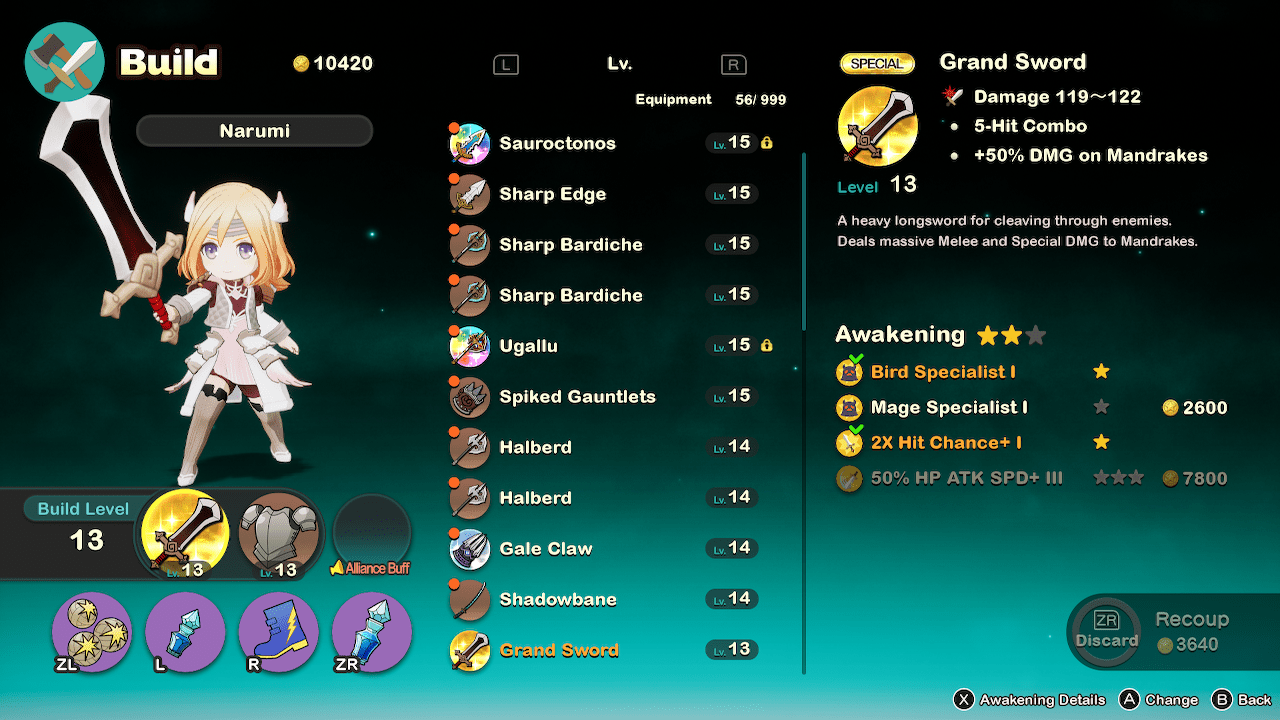The height and width of the screenshot is (720, 1280).
Task: Select the Grand Sword entry in the list
Action: pos(560,649)
